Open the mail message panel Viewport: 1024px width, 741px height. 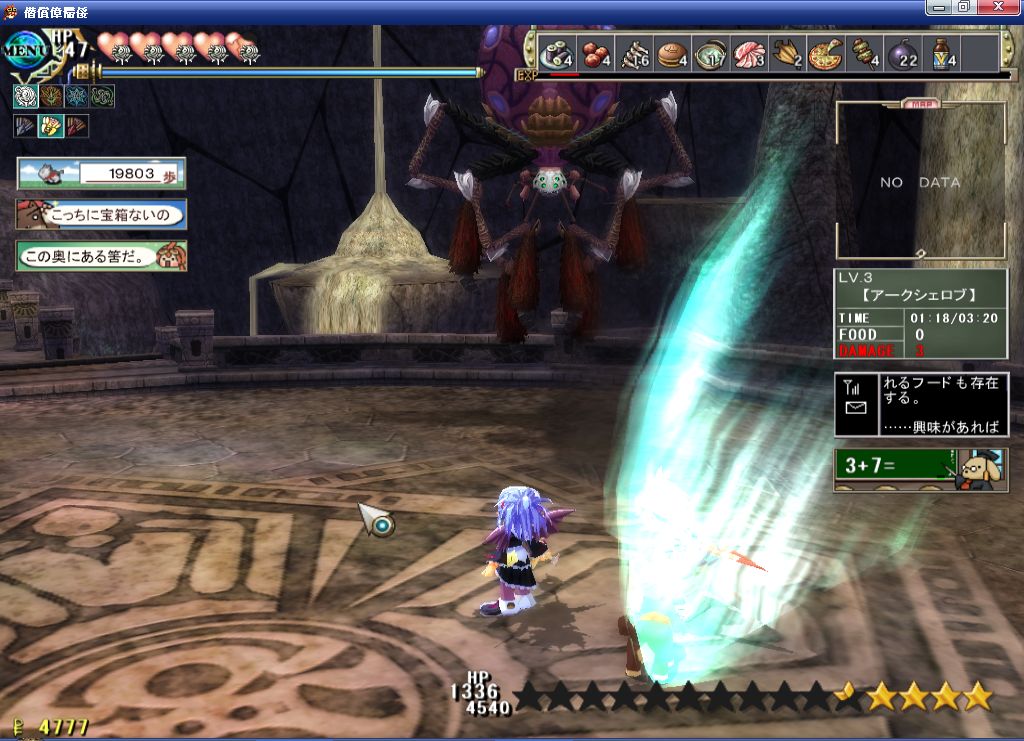[921, 404]
